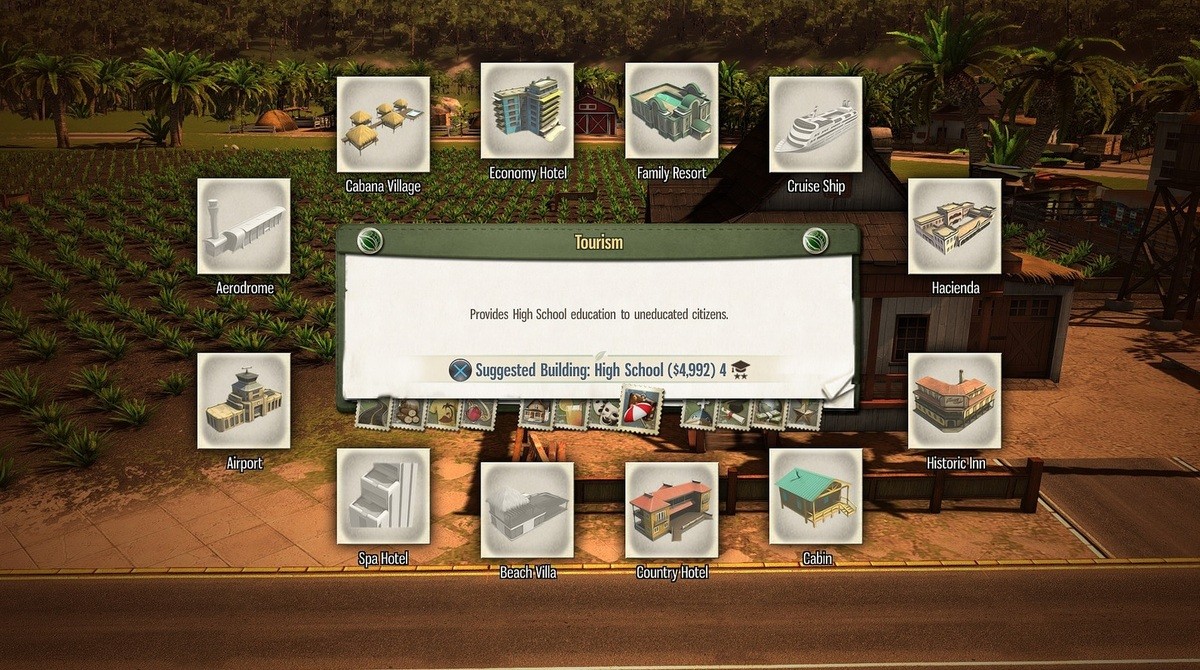Choose the Economy Hotel tile

(x=527, y=111)
